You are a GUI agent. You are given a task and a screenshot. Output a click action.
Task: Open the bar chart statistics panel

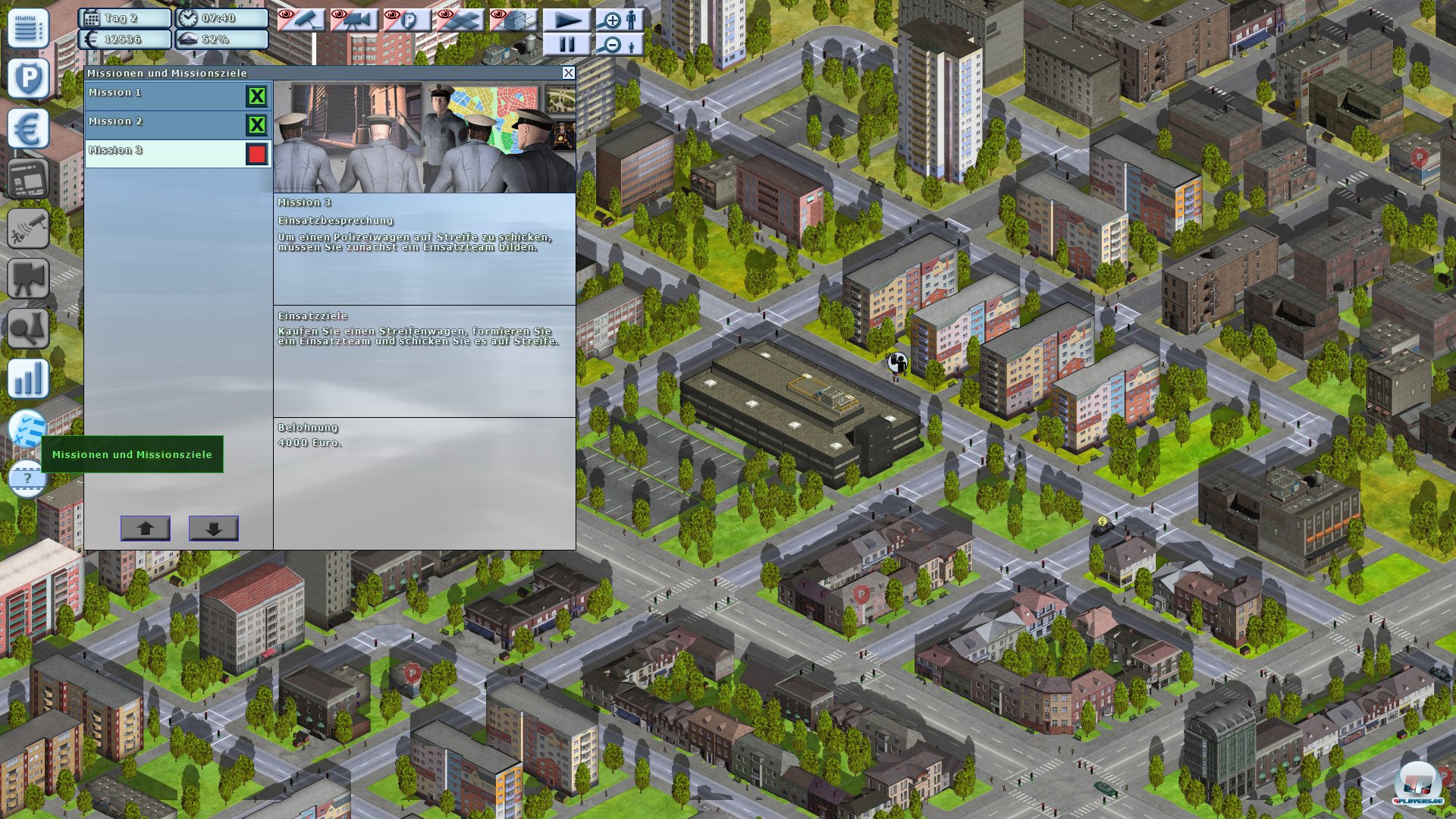pyautogui.click(x=28, y=378)
